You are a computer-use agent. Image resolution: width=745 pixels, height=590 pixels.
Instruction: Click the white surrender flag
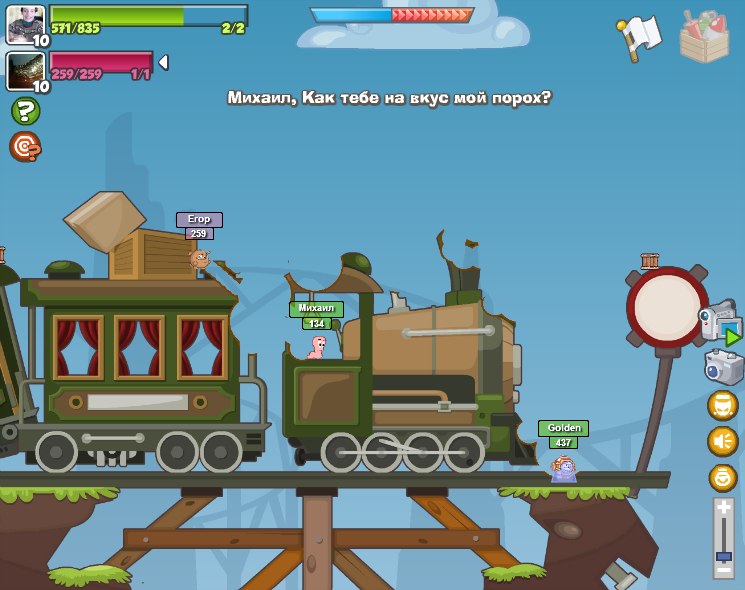[x=640, y=35]
